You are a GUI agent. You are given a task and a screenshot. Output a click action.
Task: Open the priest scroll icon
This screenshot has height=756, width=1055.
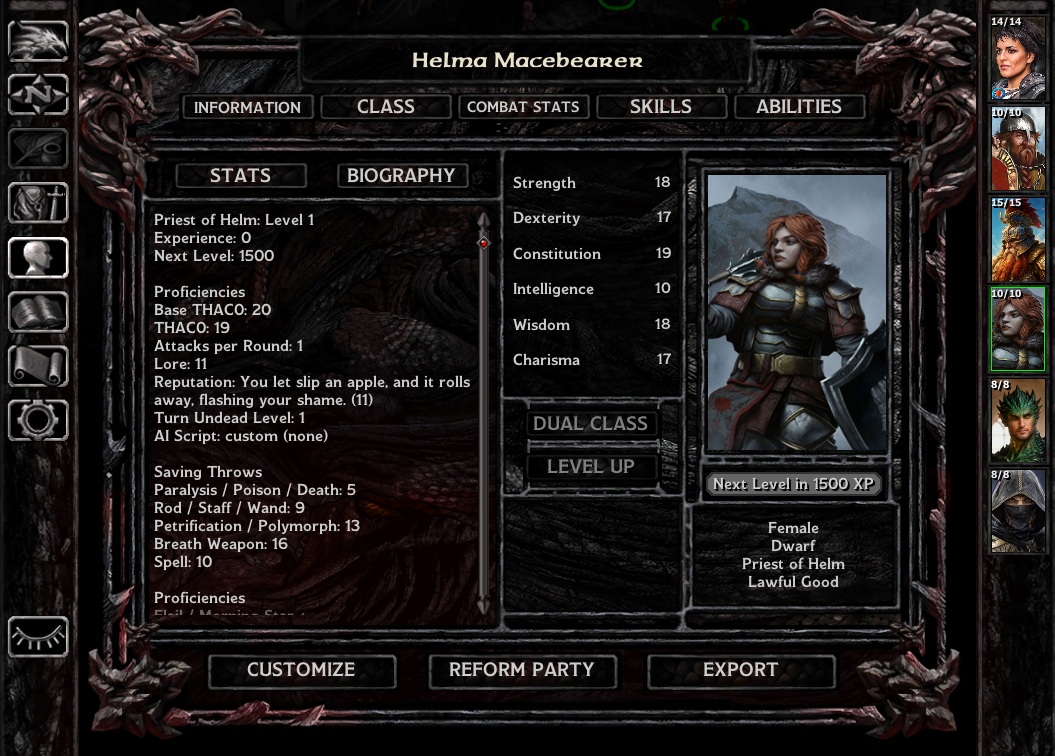pos(38,366)
